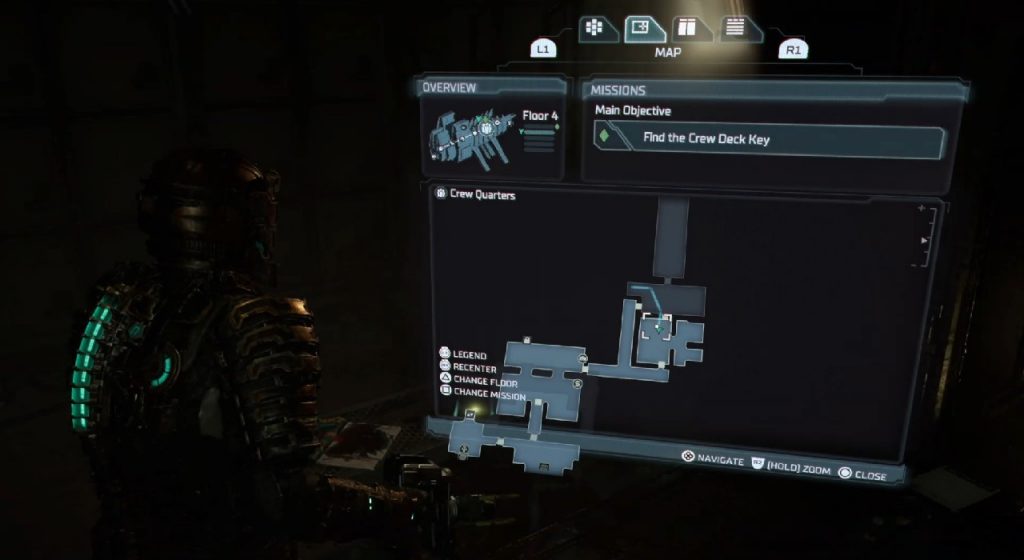The image size is (1024, 560).
Task: Switch to the grid-icon inventory tab
Action: point(593,26)
